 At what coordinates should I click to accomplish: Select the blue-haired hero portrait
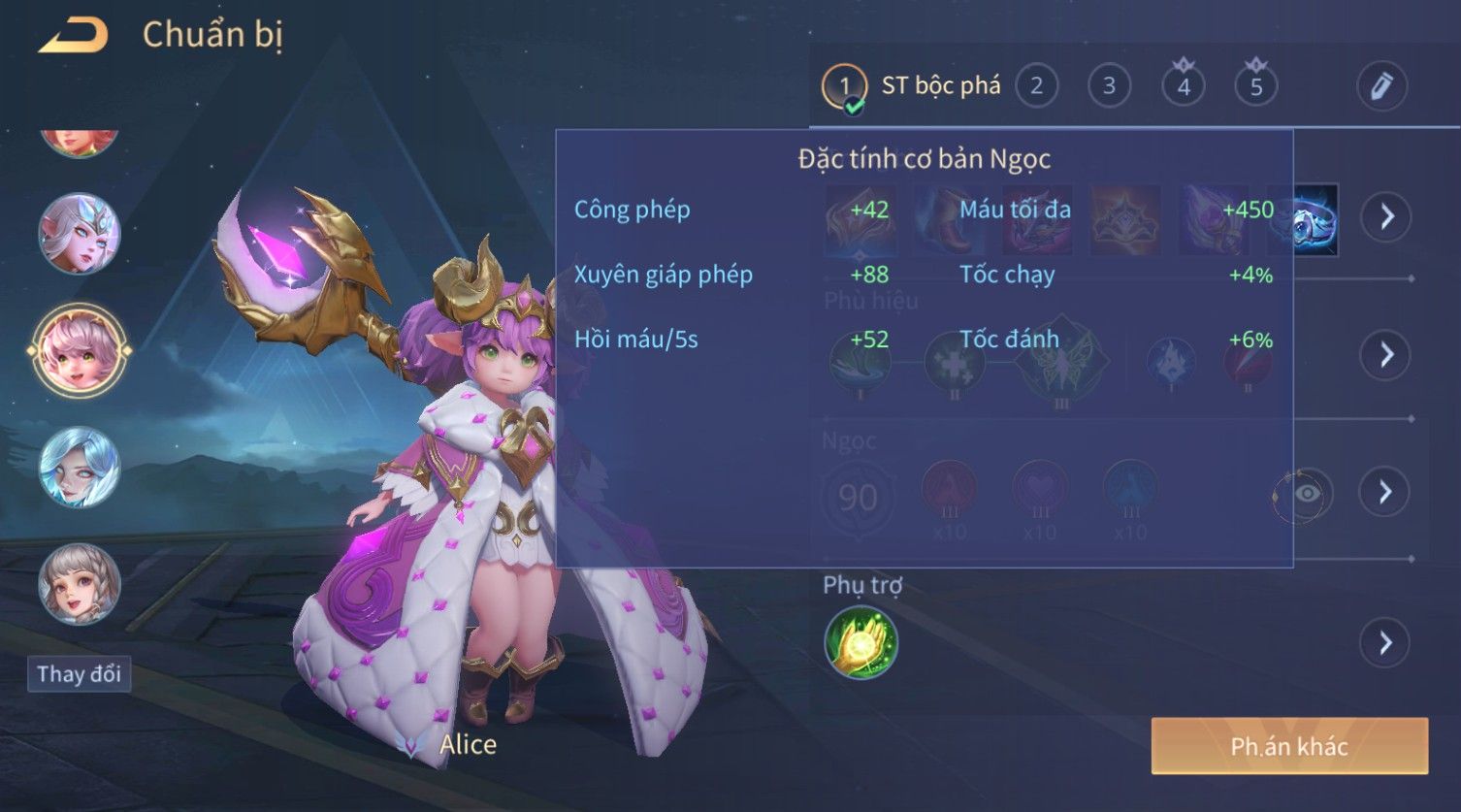[80, 468]
